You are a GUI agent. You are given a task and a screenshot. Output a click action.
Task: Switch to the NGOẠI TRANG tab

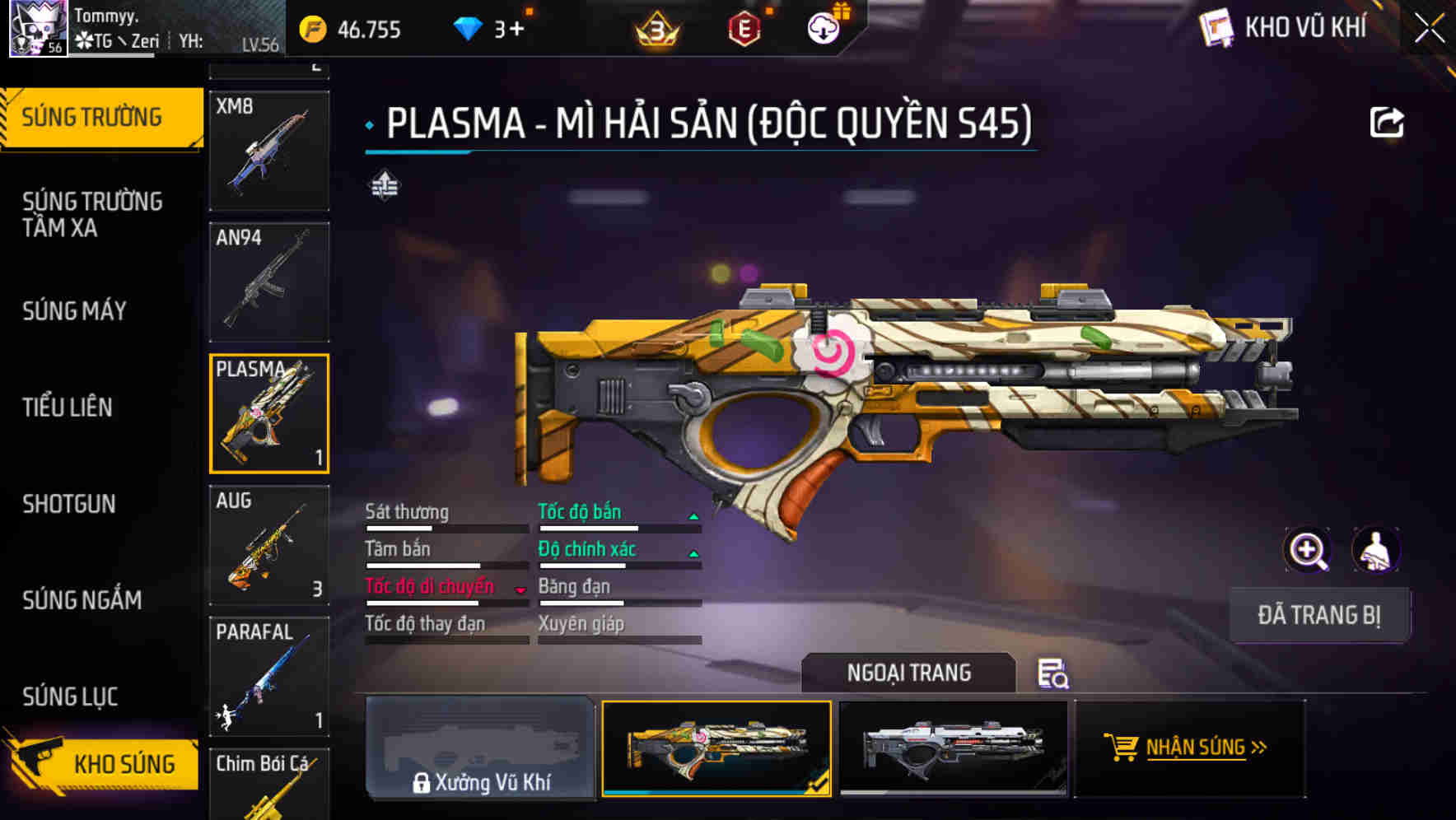909,673
